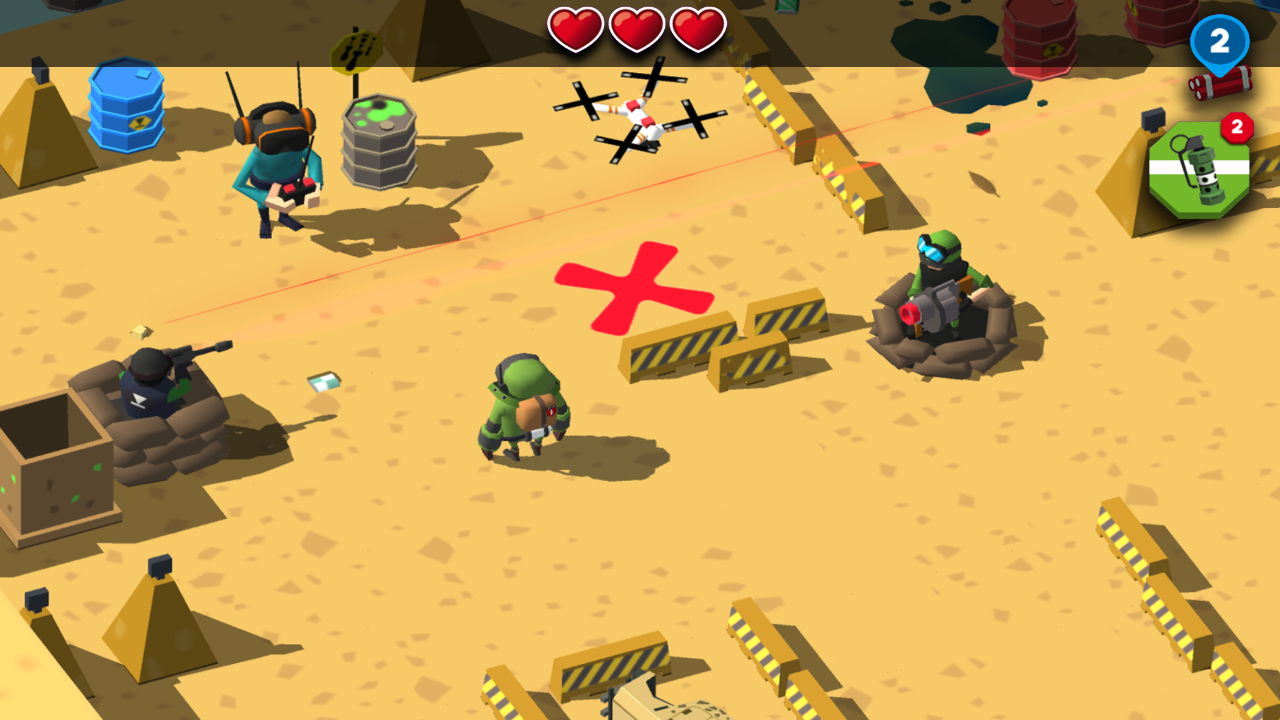Click the dynamite pickup marker
The width and height of the screenshot is (1280, 720).
(x=1220, y=85)
